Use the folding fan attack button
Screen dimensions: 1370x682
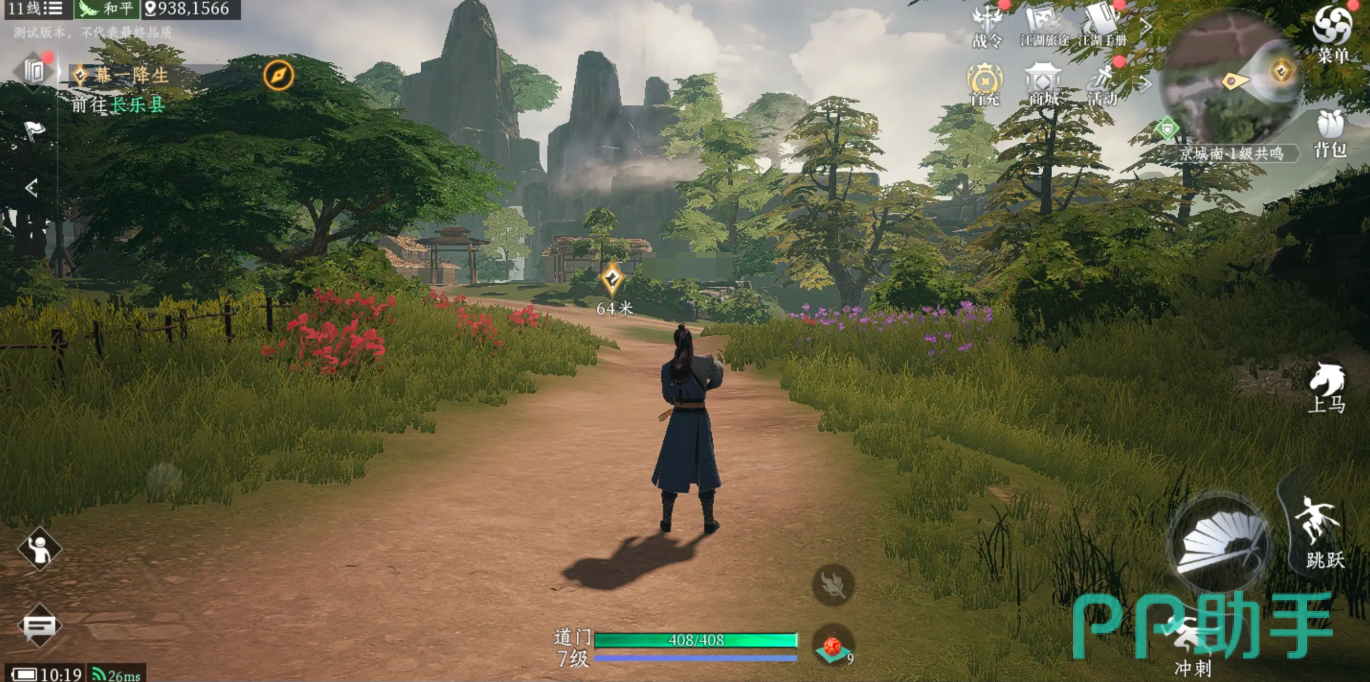point(1220,545)
